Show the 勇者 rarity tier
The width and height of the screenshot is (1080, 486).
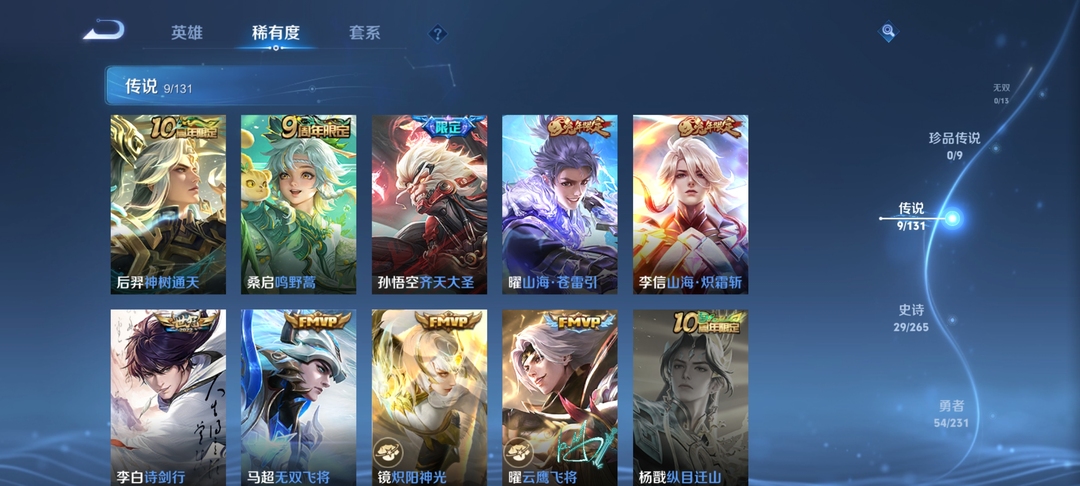click(951, 413)
